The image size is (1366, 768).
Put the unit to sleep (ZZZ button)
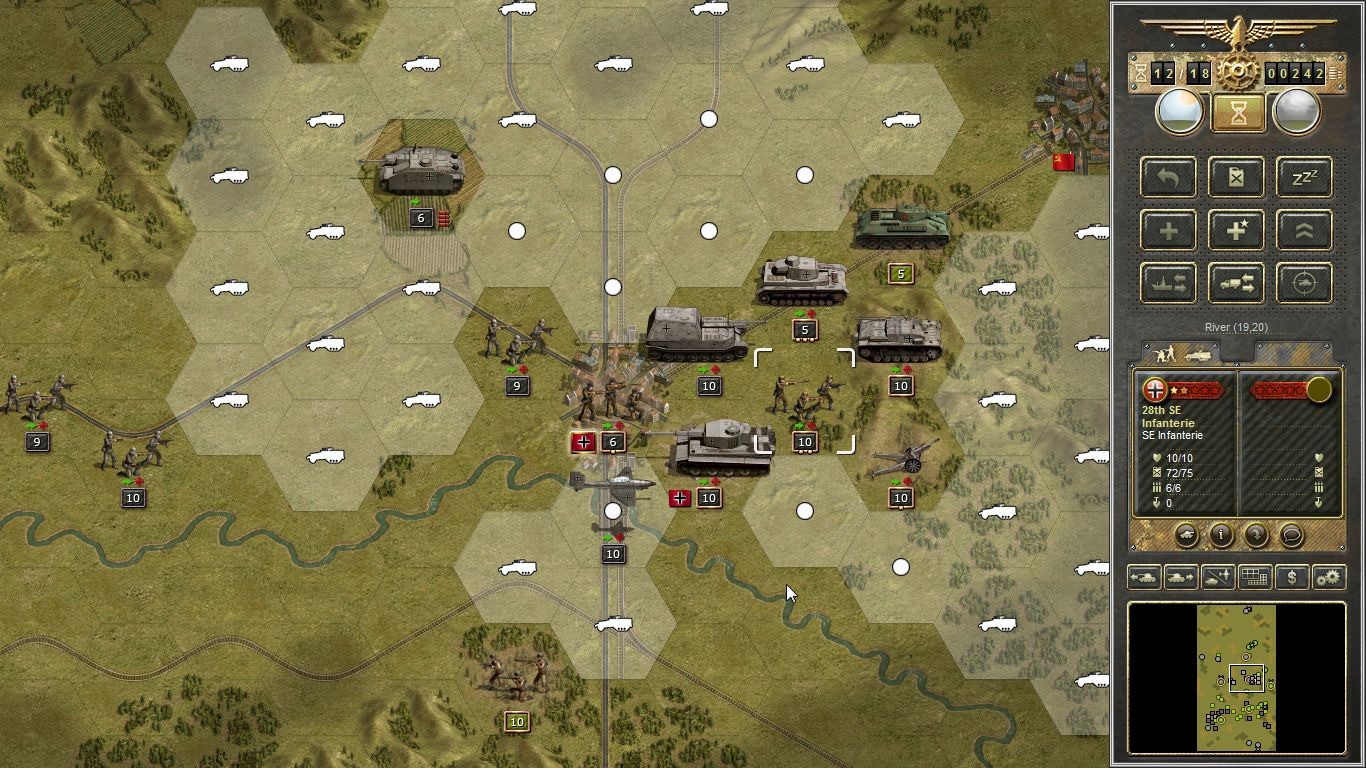point(1304,177)
